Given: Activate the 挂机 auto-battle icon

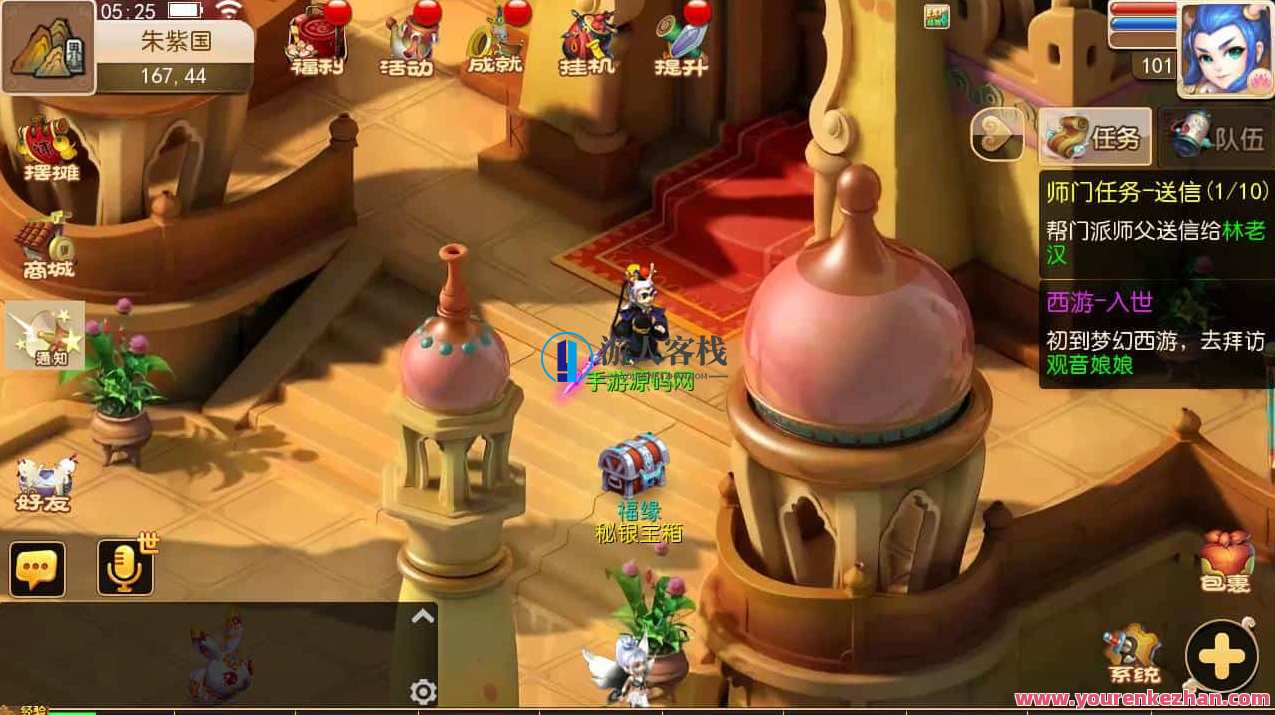Looking at the screenshot, I should tap(586, 42).
